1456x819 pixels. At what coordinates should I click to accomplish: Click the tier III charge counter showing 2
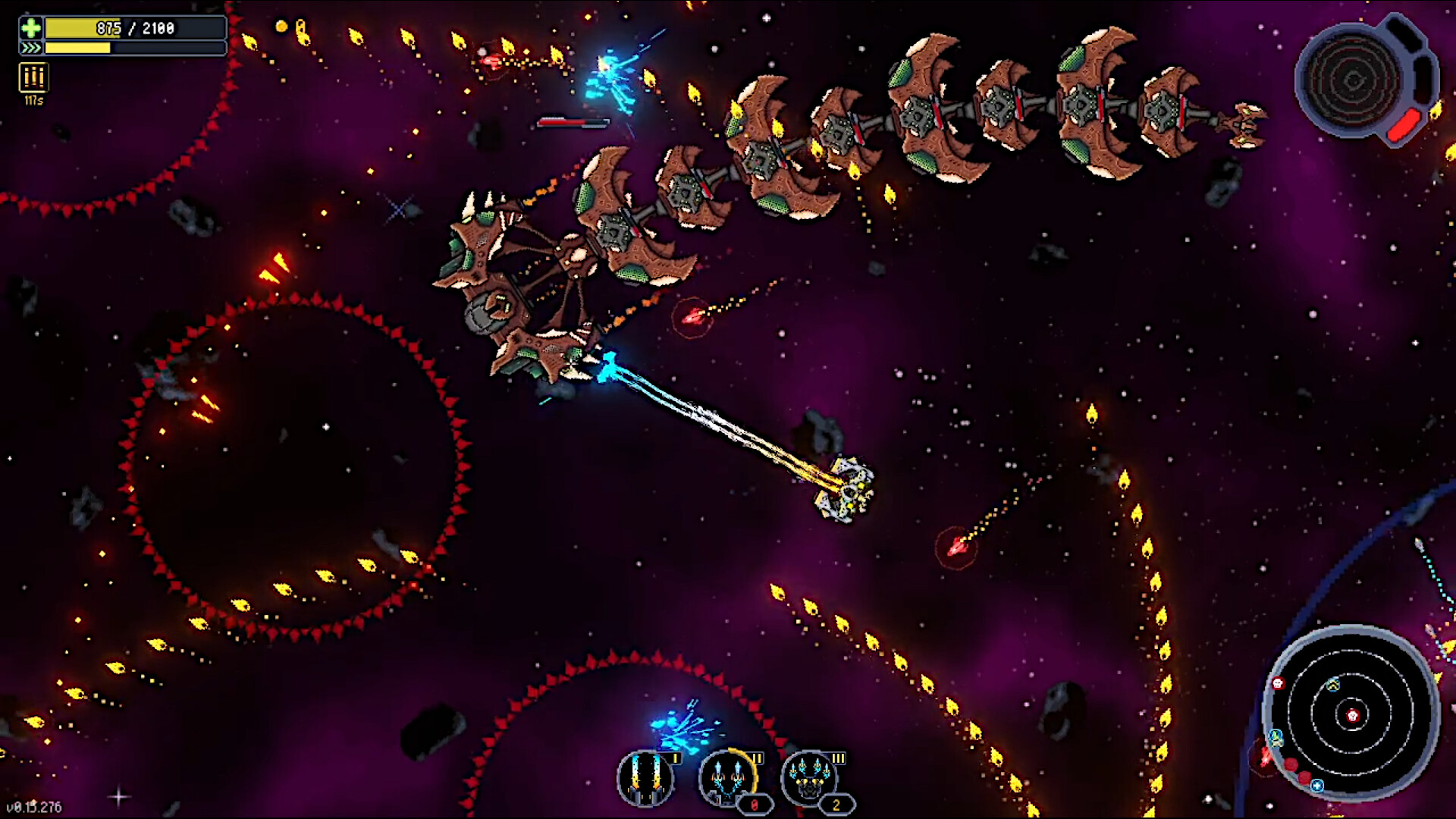(837, 804)
